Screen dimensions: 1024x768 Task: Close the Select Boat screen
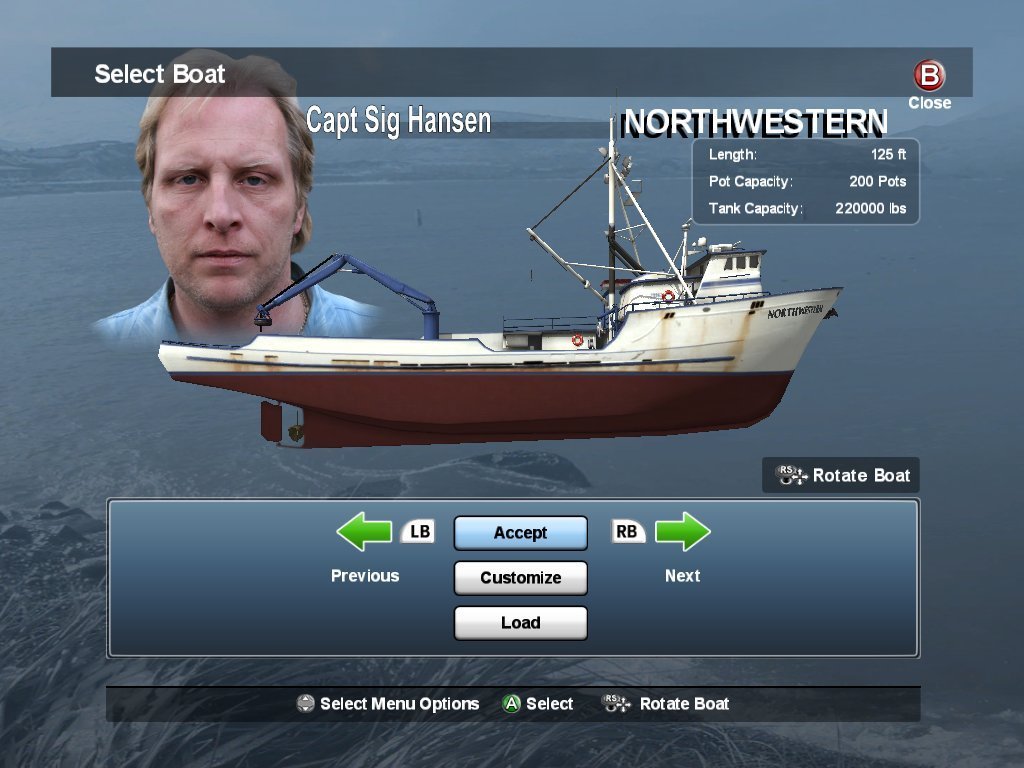pos(929,77)
